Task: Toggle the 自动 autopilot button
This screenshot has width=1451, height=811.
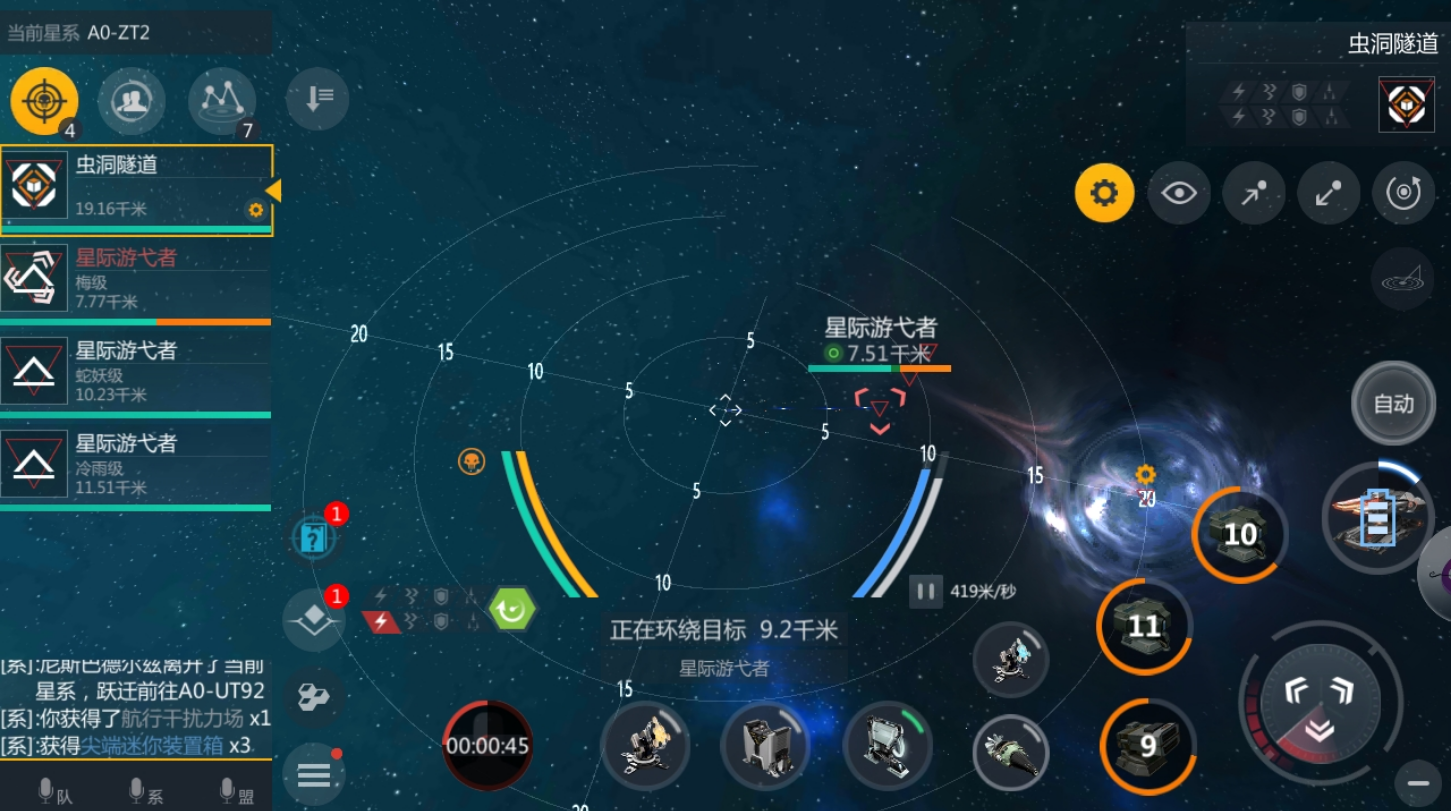Action: click(x=1393, y=404)
